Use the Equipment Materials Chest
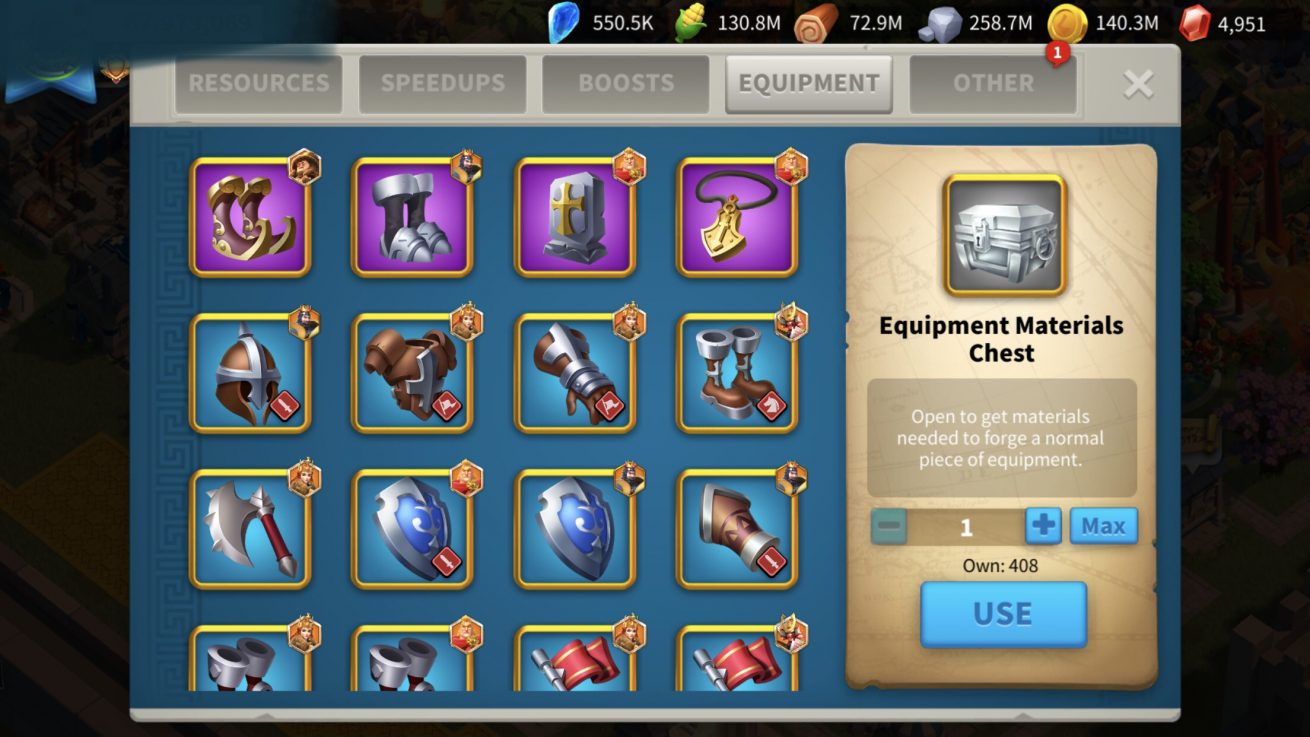This screenshot has width=1310, height=737. [x=1003, y=613]
